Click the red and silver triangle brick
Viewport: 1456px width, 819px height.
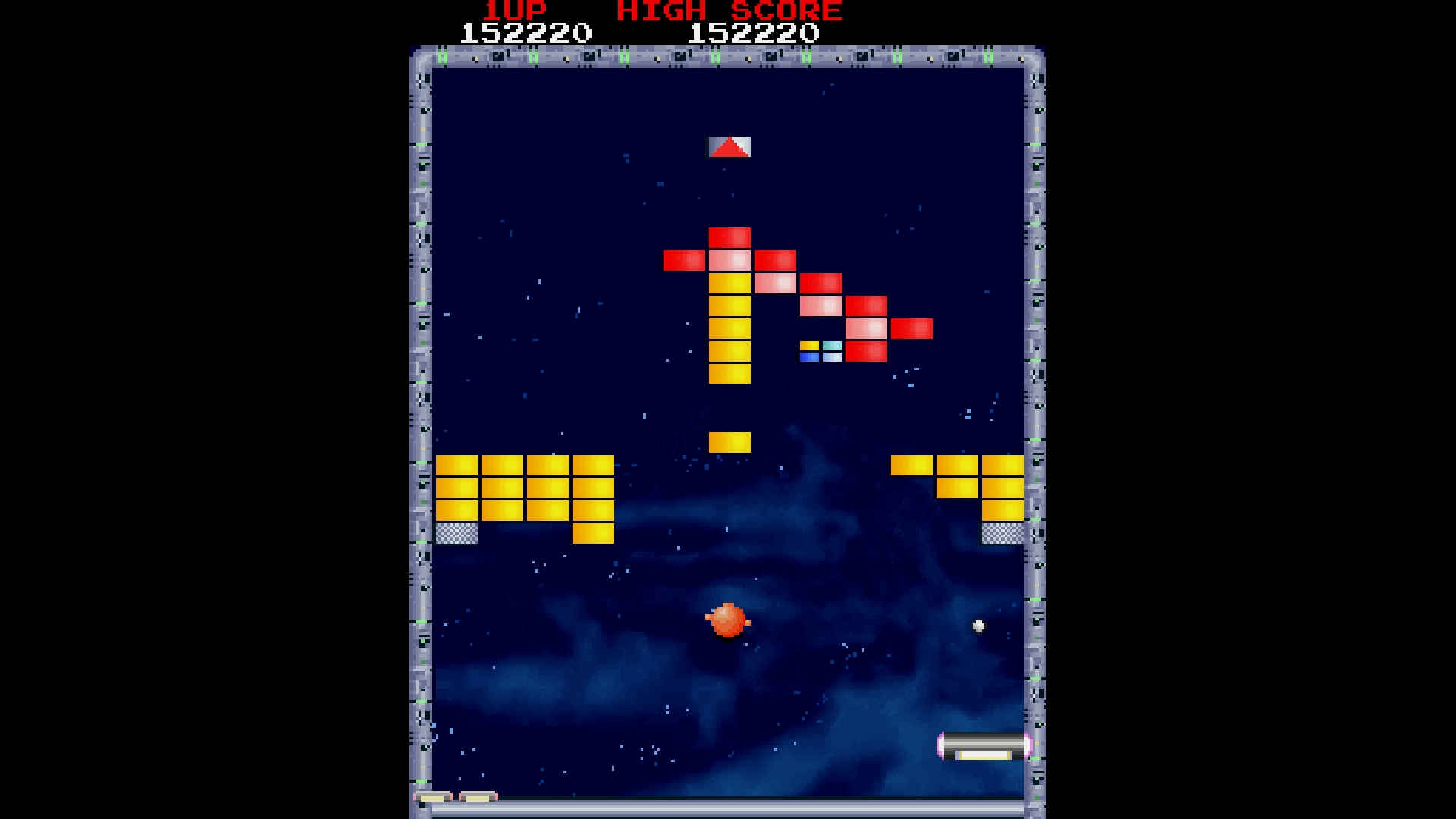point(729,147)
